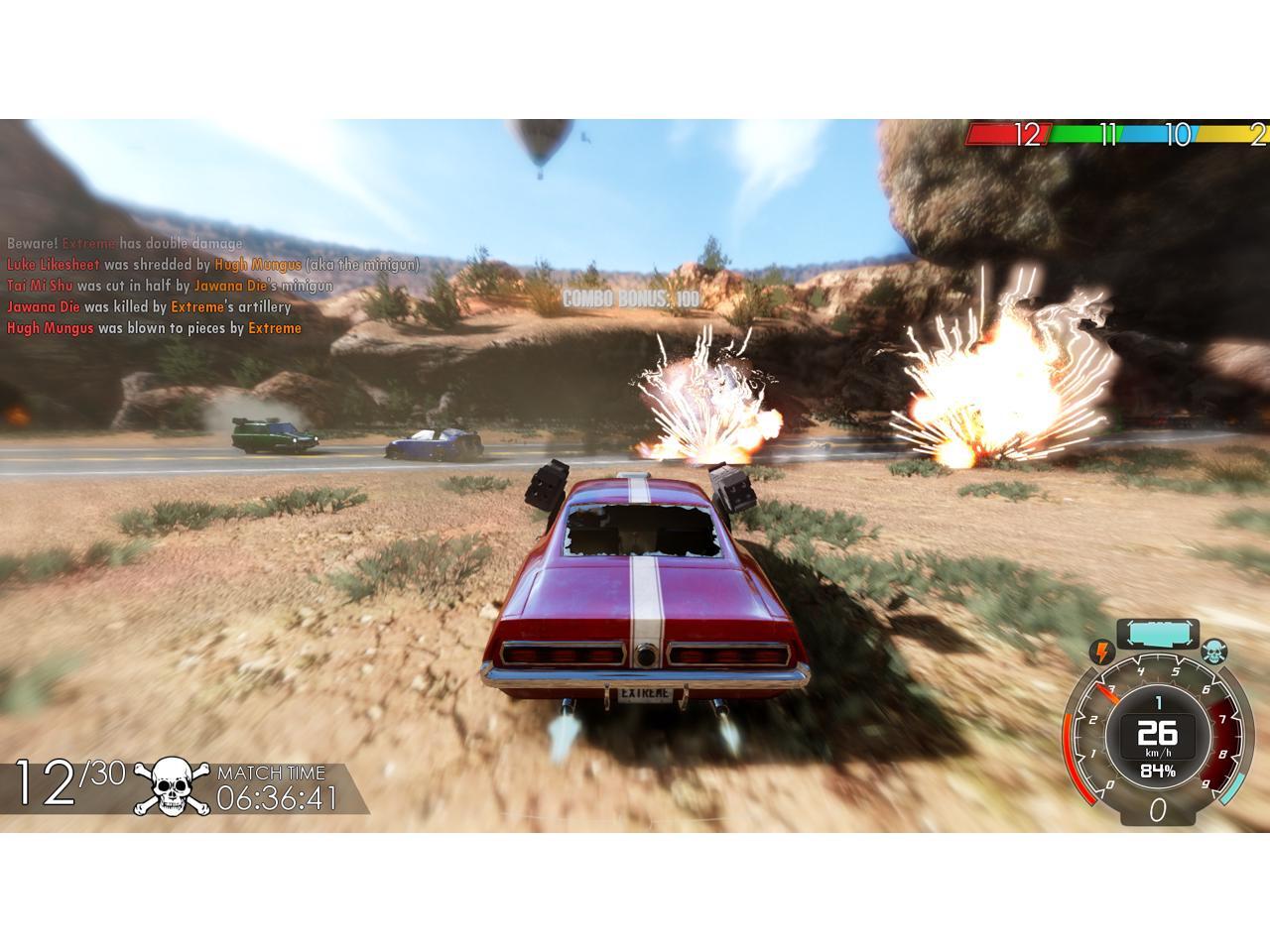Select the cyan skull icon beside the speedometer
The height and width of the screenshot is (952, 1270).
pos(1212,653)
